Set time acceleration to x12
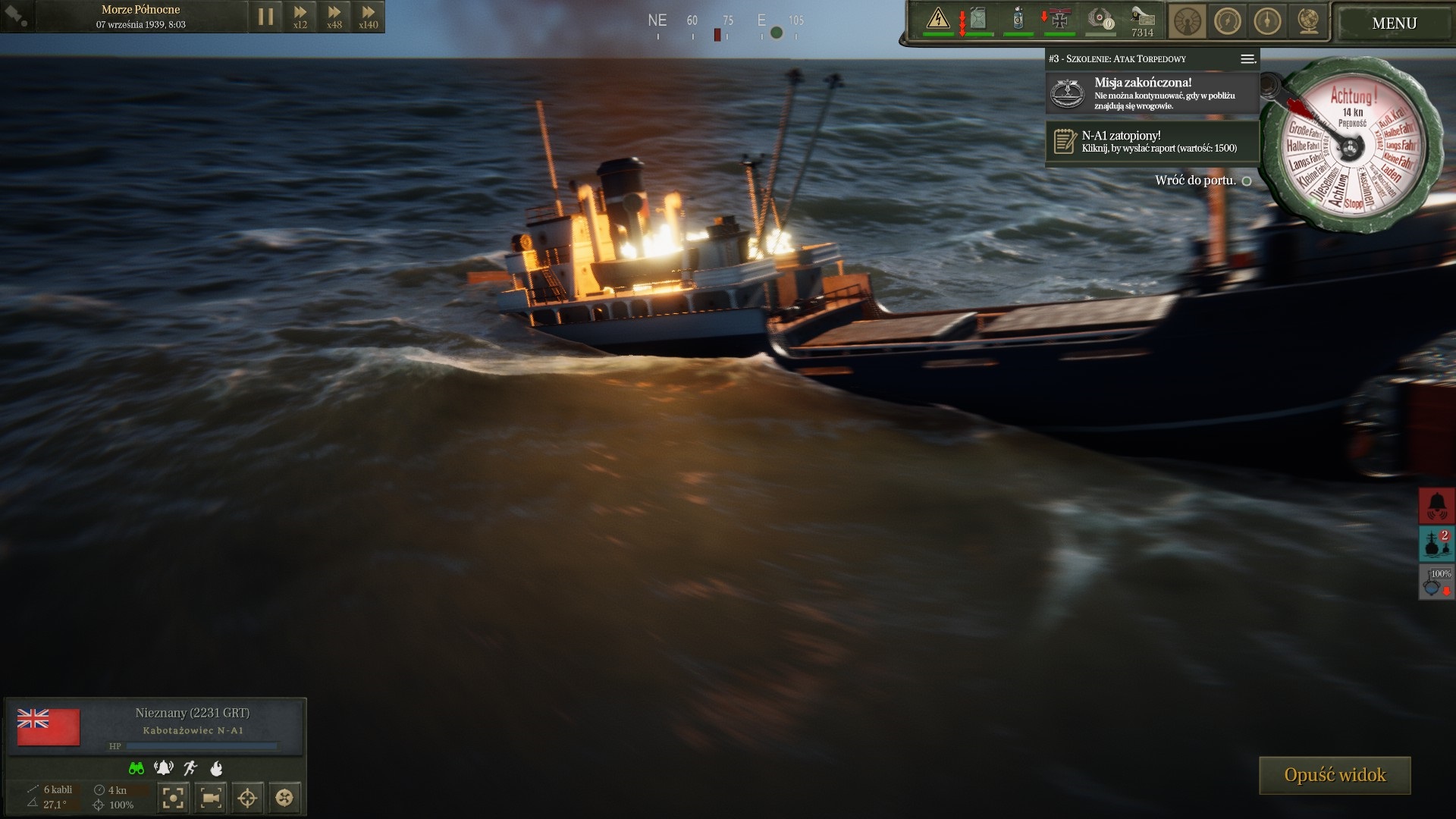Image resolution: width=1456 pixels, height=819 pixels. [300, 17]
